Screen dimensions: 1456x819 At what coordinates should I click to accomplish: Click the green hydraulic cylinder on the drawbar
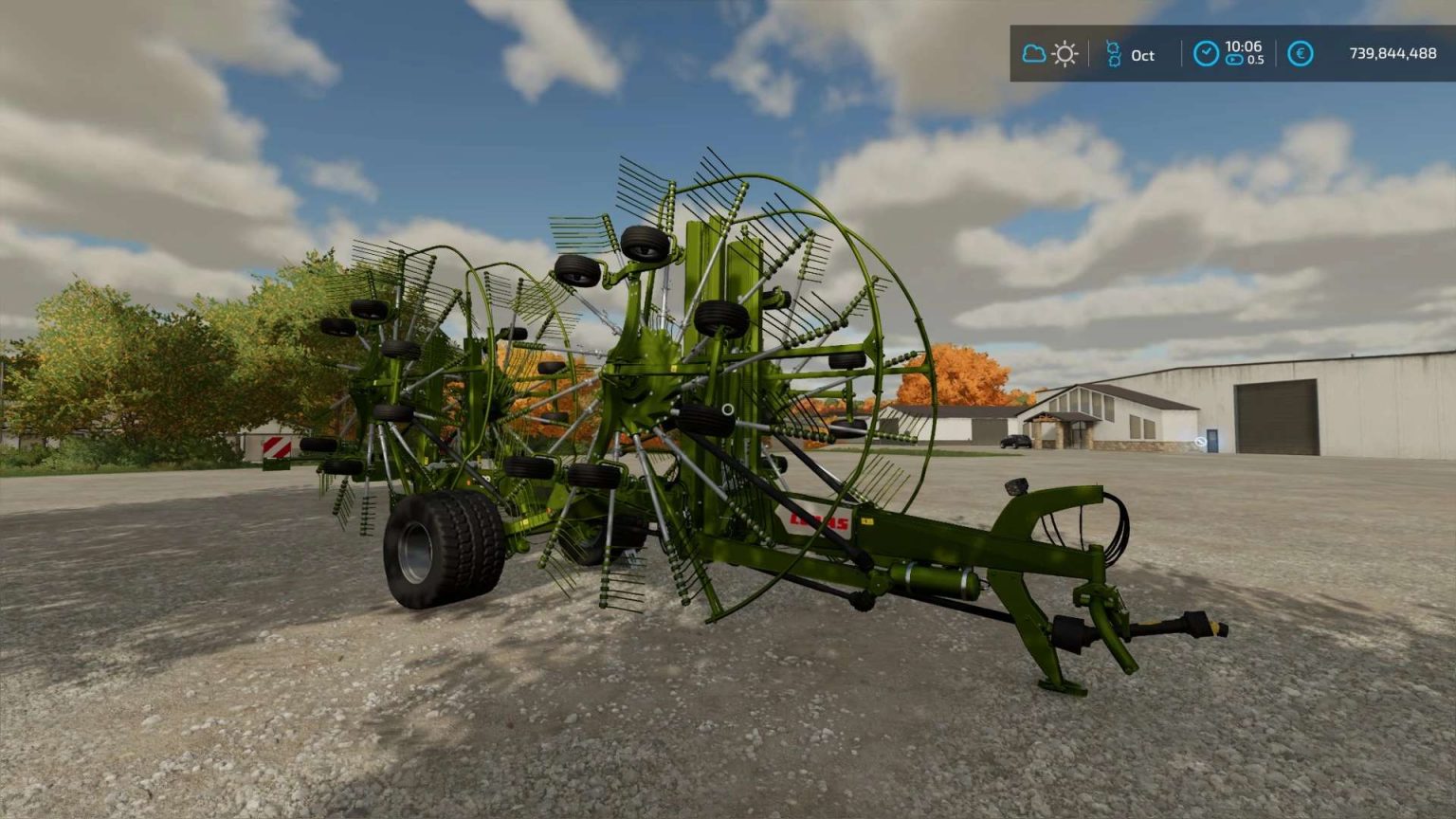point(934,577)
